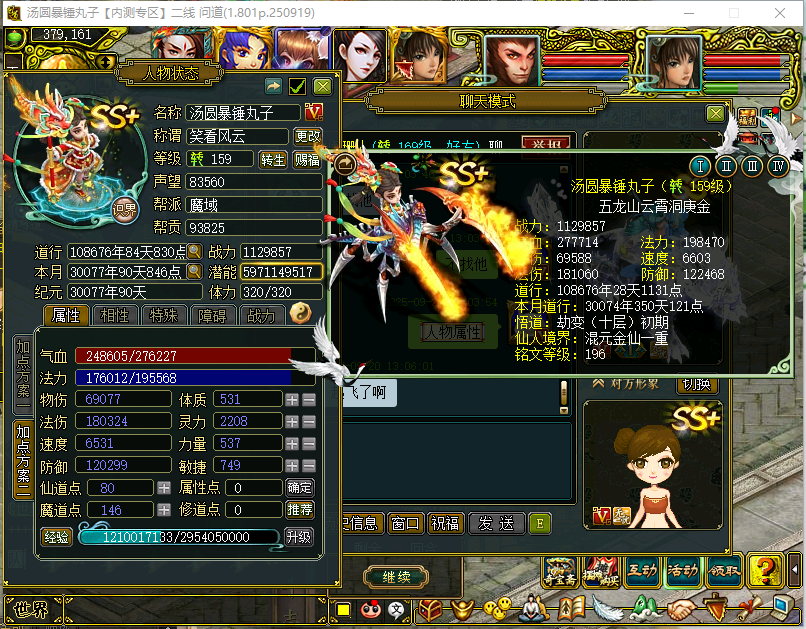
Task: Open the 转生 rebirth button
Action: click(x=273, y=159)
